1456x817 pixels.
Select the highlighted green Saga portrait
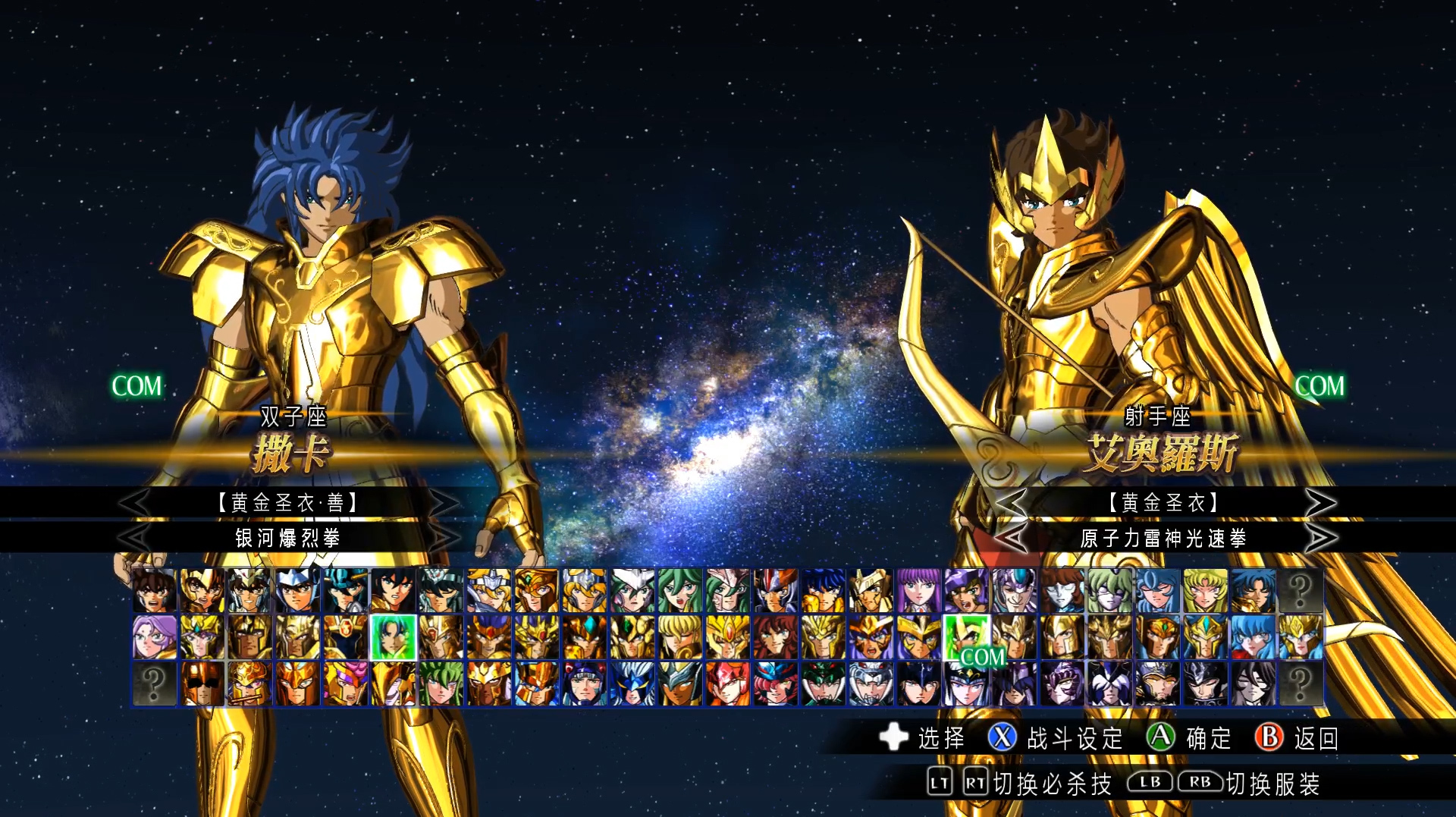click(x=393, y=637)
